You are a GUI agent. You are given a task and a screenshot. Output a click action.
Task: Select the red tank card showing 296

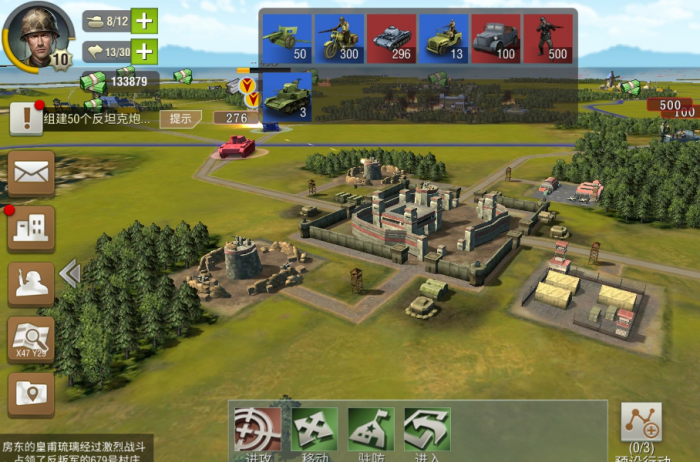tap(392, 38)
